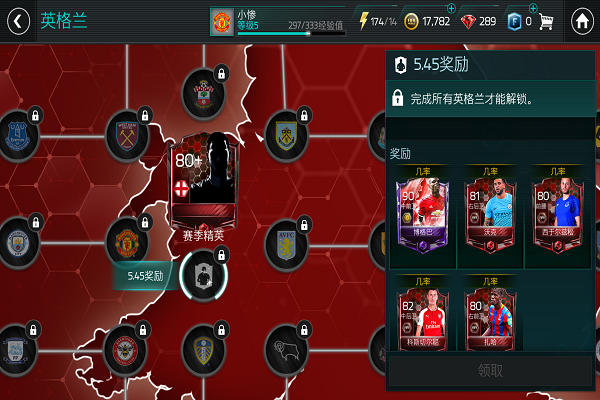This screenshot has width=600, height=400.
Task: Open the home screen via house icon
Action: [582, 21]
